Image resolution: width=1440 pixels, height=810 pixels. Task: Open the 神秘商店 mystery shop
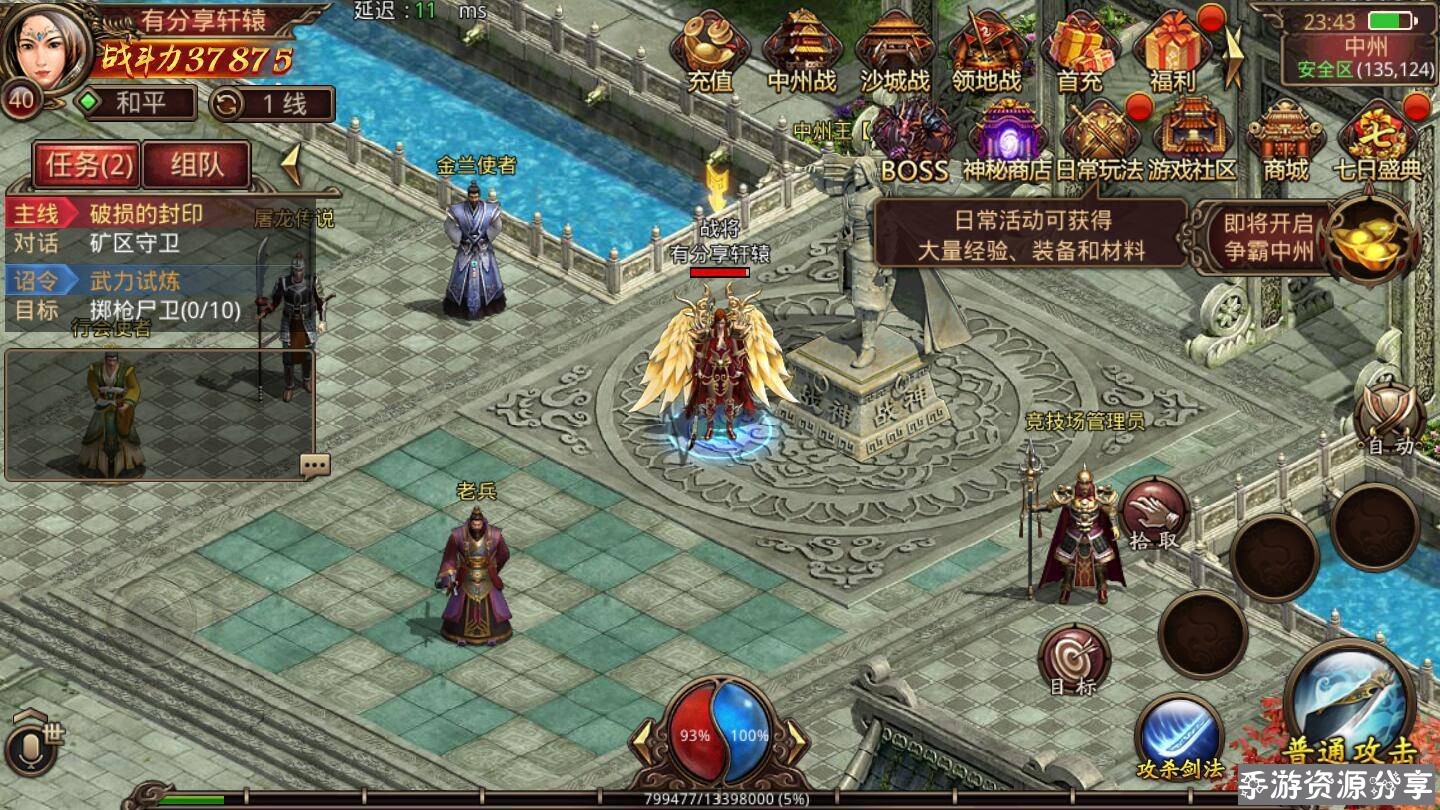click(1007, 140)
